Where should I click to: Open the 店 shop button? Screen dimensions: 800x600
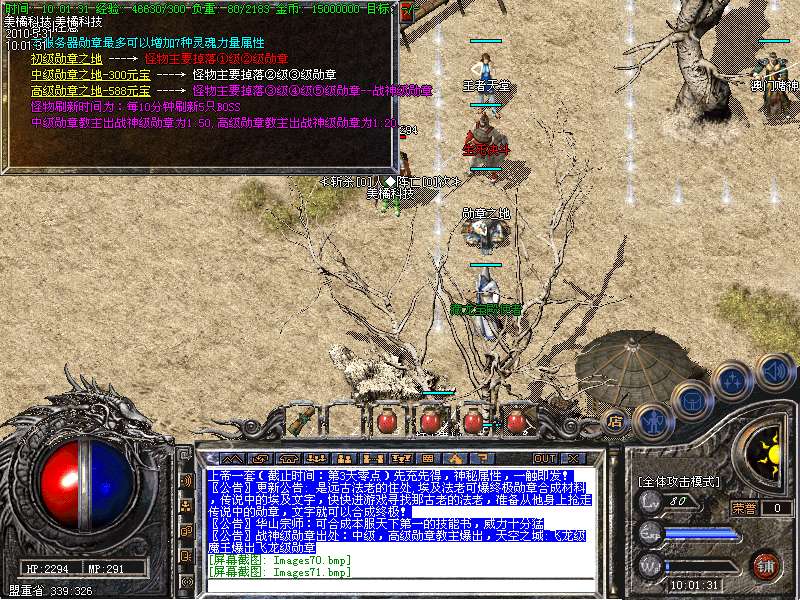pos(616,421)
